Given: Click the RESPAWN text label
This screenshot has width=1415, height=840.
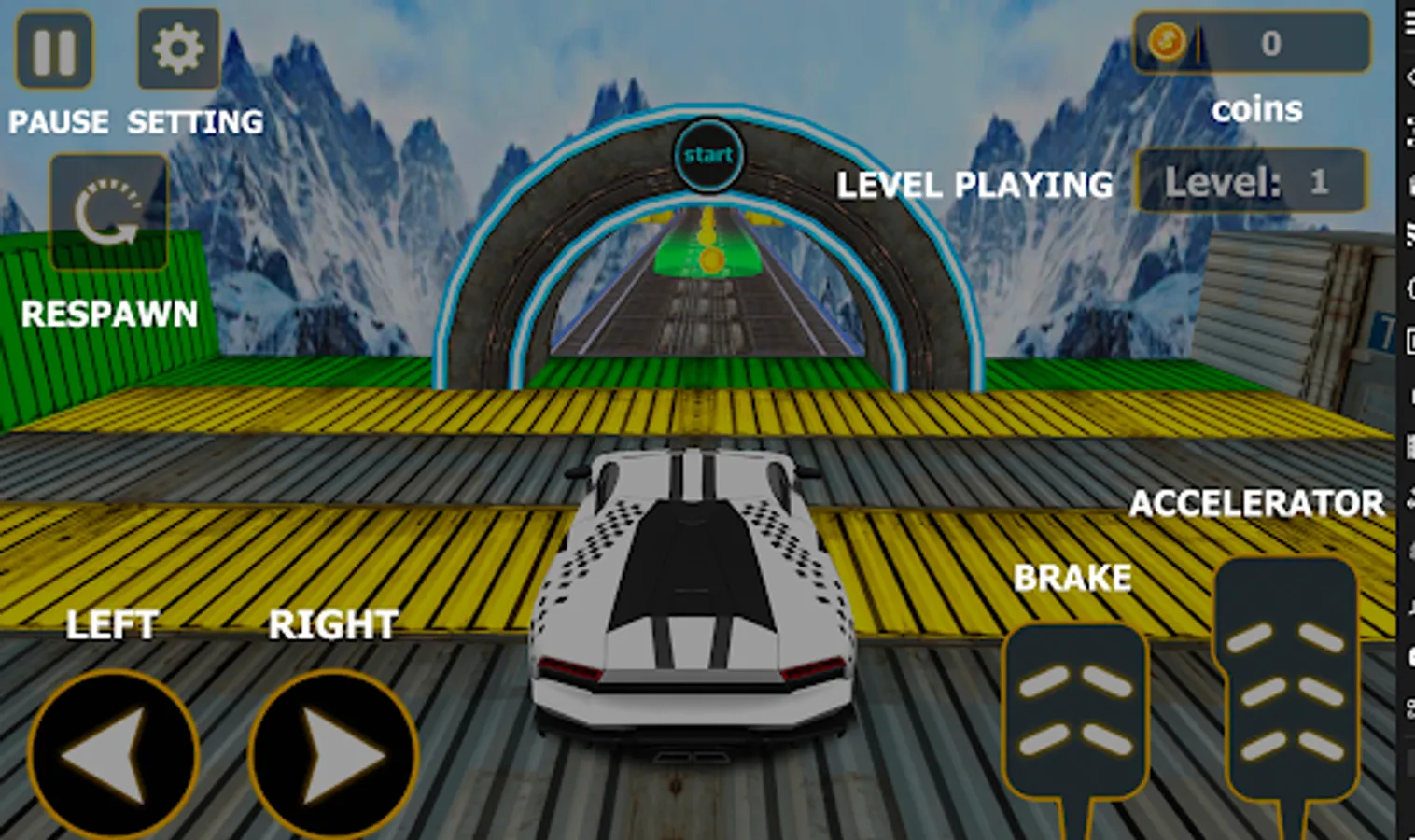Looking at the screenshot, I should 110,315.
